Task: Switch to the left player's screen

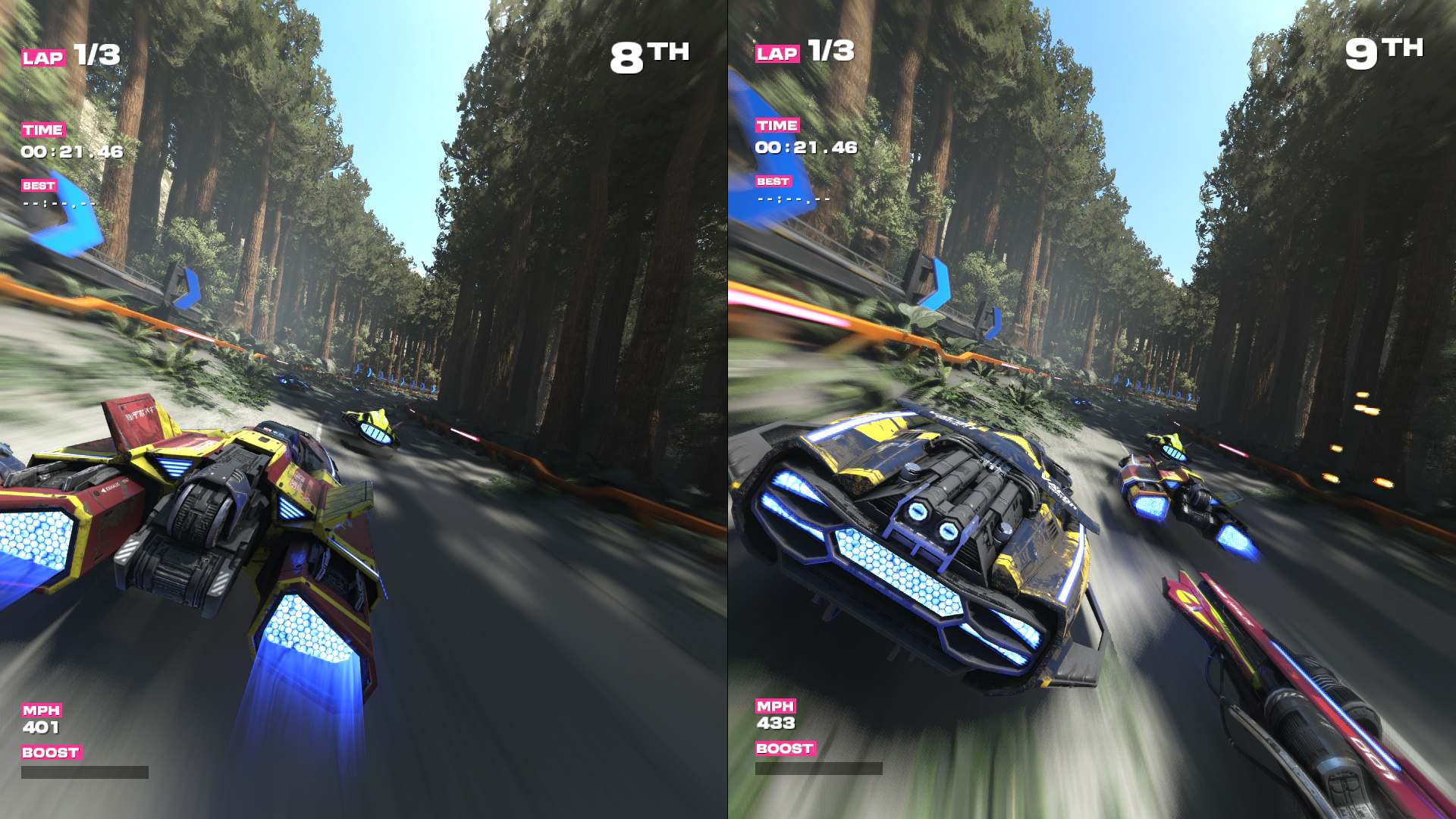Action: 364,409
